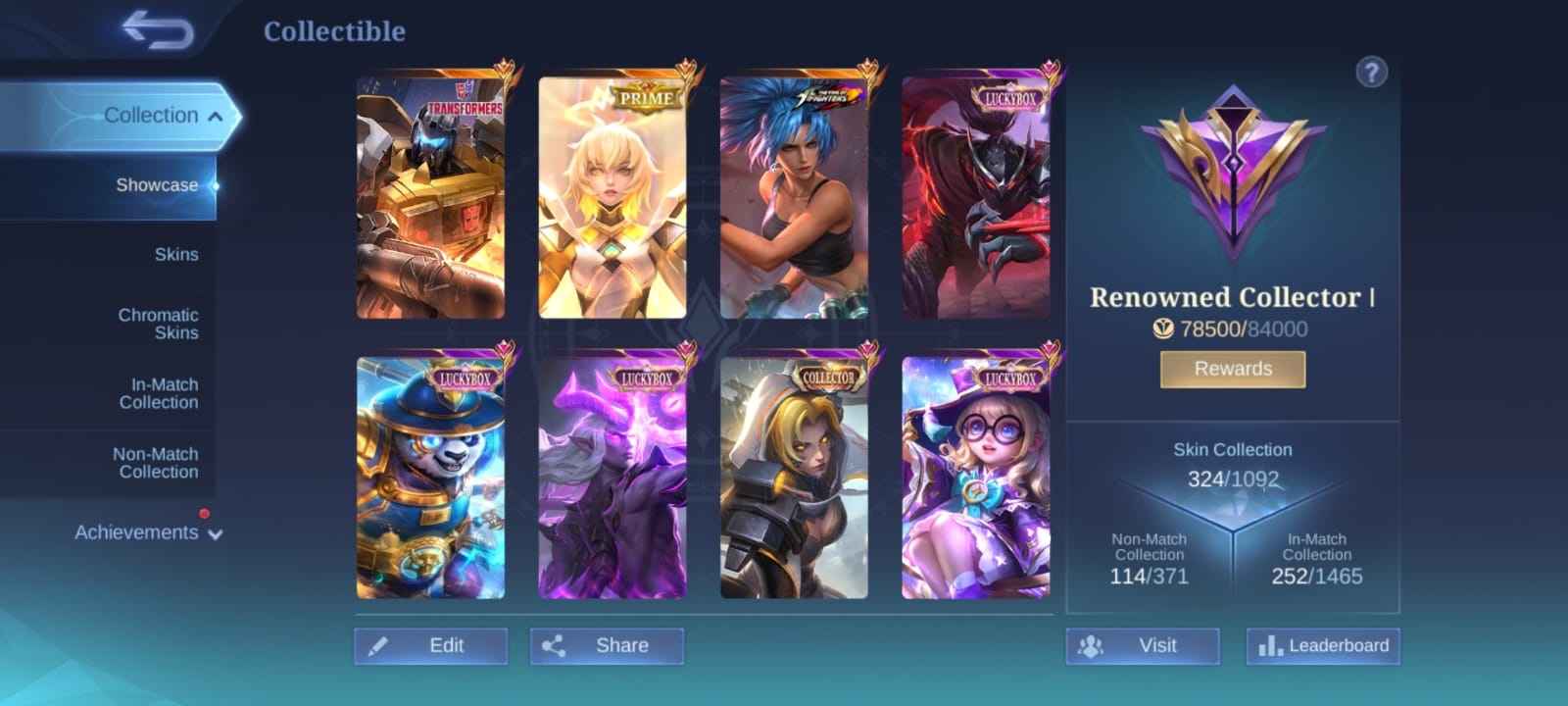Switch to the Skins section
This screenshot has width=1568, height=706.
pyautogui.click(x=176, y=254)
